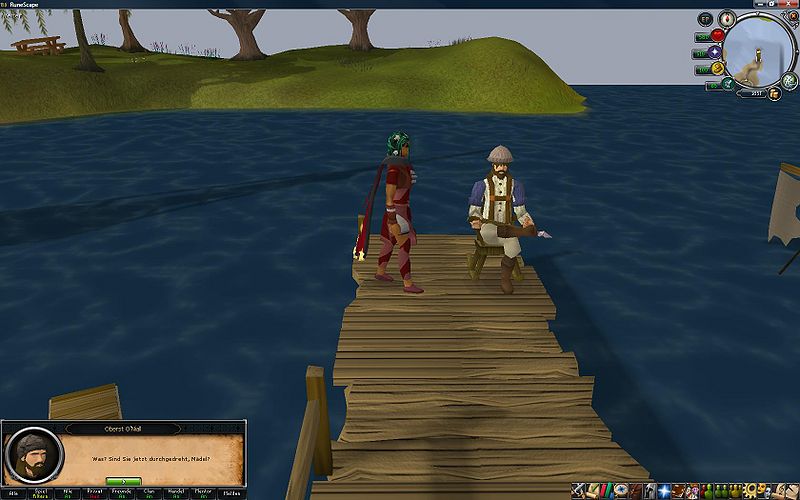This screenshot has width=800, height=500.
Task: Continue the dialogue with the green arrow button
Action: tap(123, 481)
